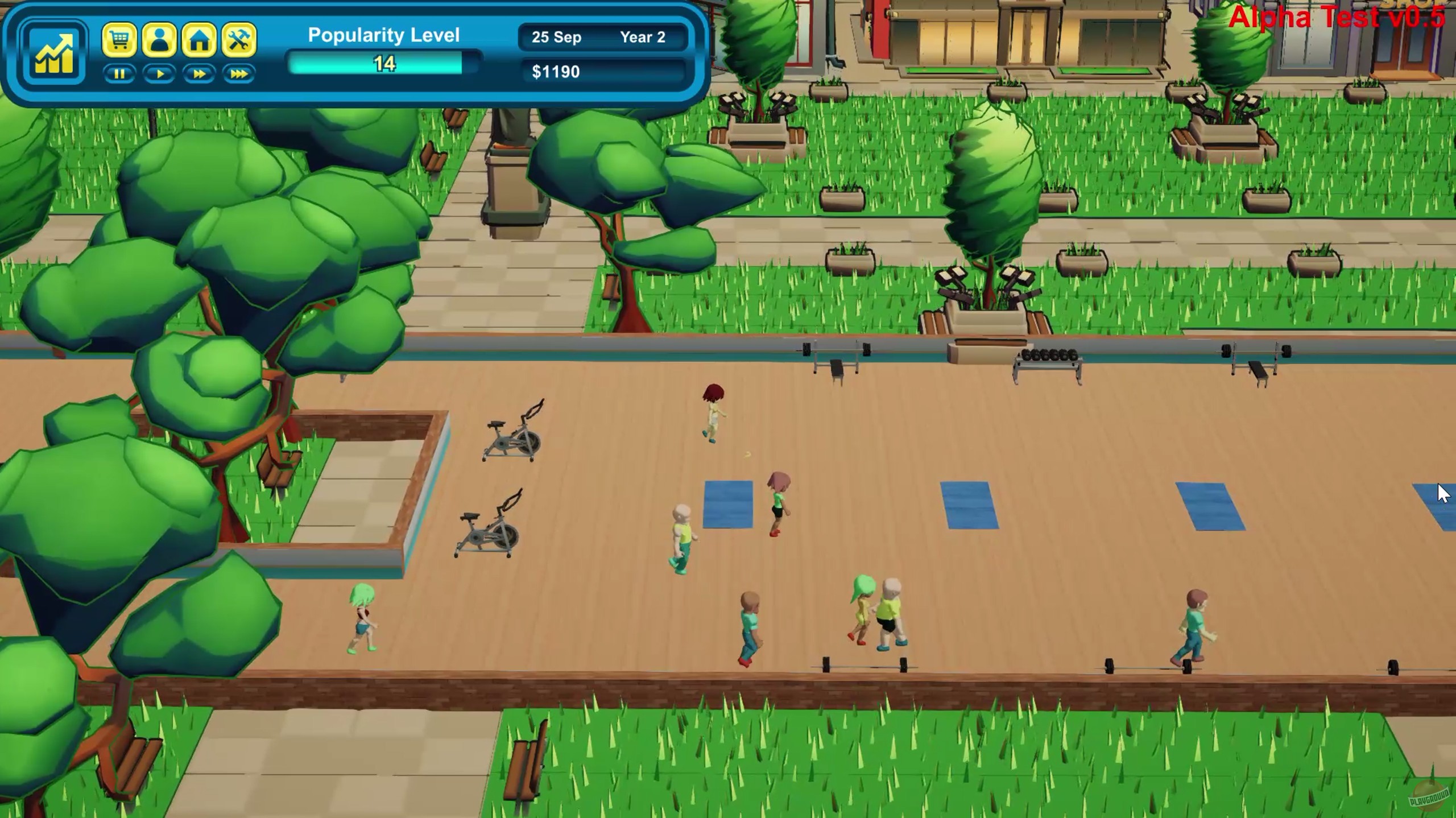The height and width of the screenshot is (818, 1456).
Task: Open the shop with the shopping cart icon
Action: click(121, 38)
